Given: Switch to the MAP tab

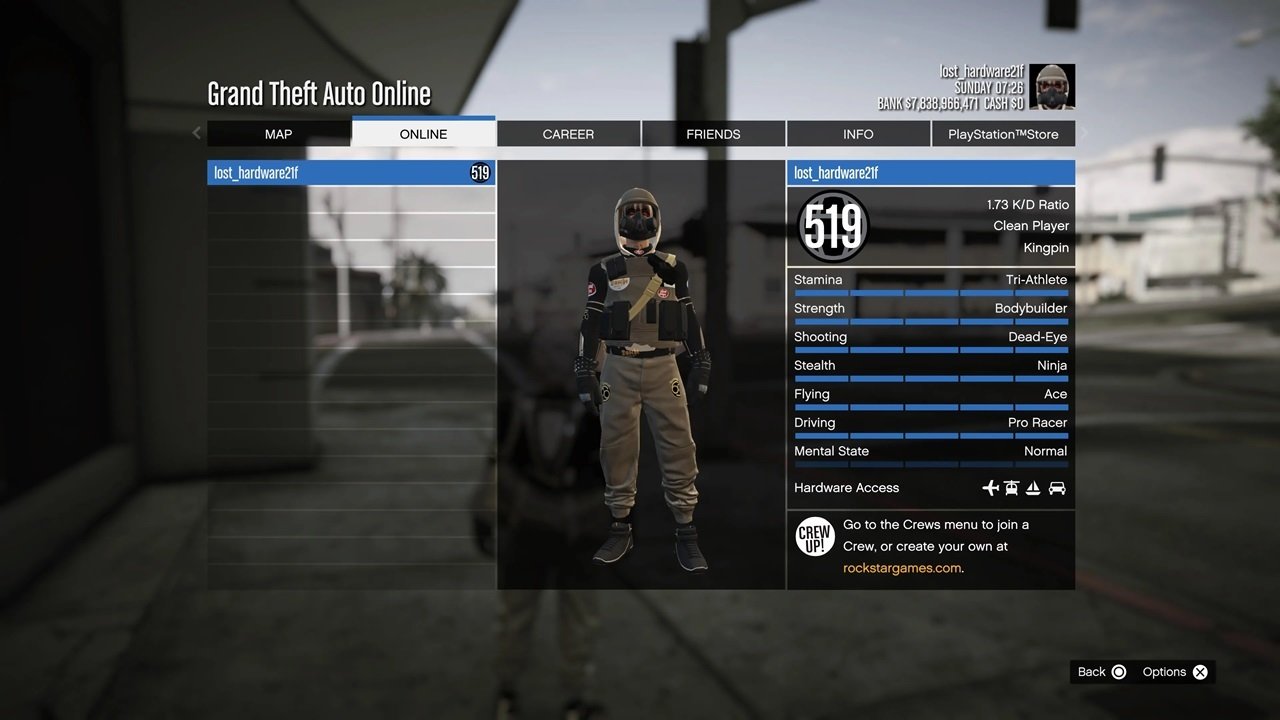Looking at the screenshot, I should (x=278, y=133).
